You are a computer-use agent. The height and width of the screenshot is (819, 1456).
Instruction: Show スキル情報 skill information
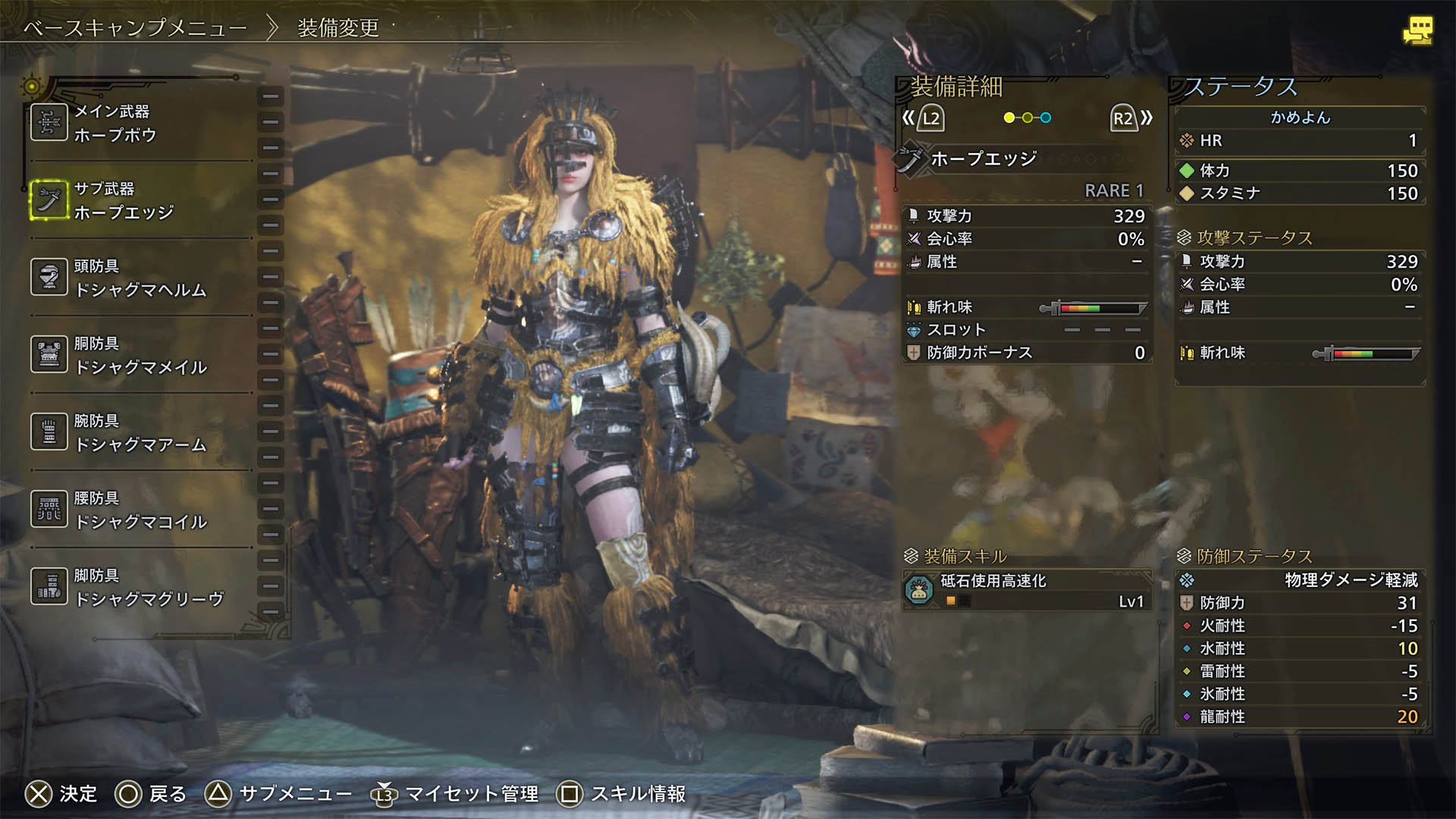tap(621, 794)
